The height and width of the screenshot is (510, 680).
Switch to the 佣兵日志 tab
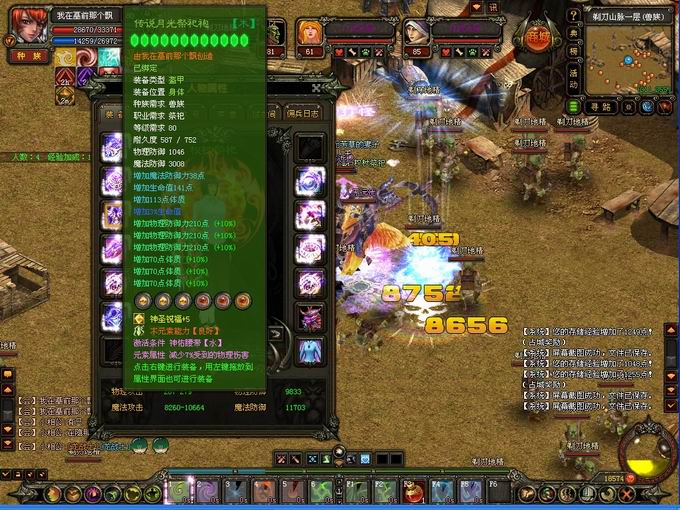(x=304, y=115)
